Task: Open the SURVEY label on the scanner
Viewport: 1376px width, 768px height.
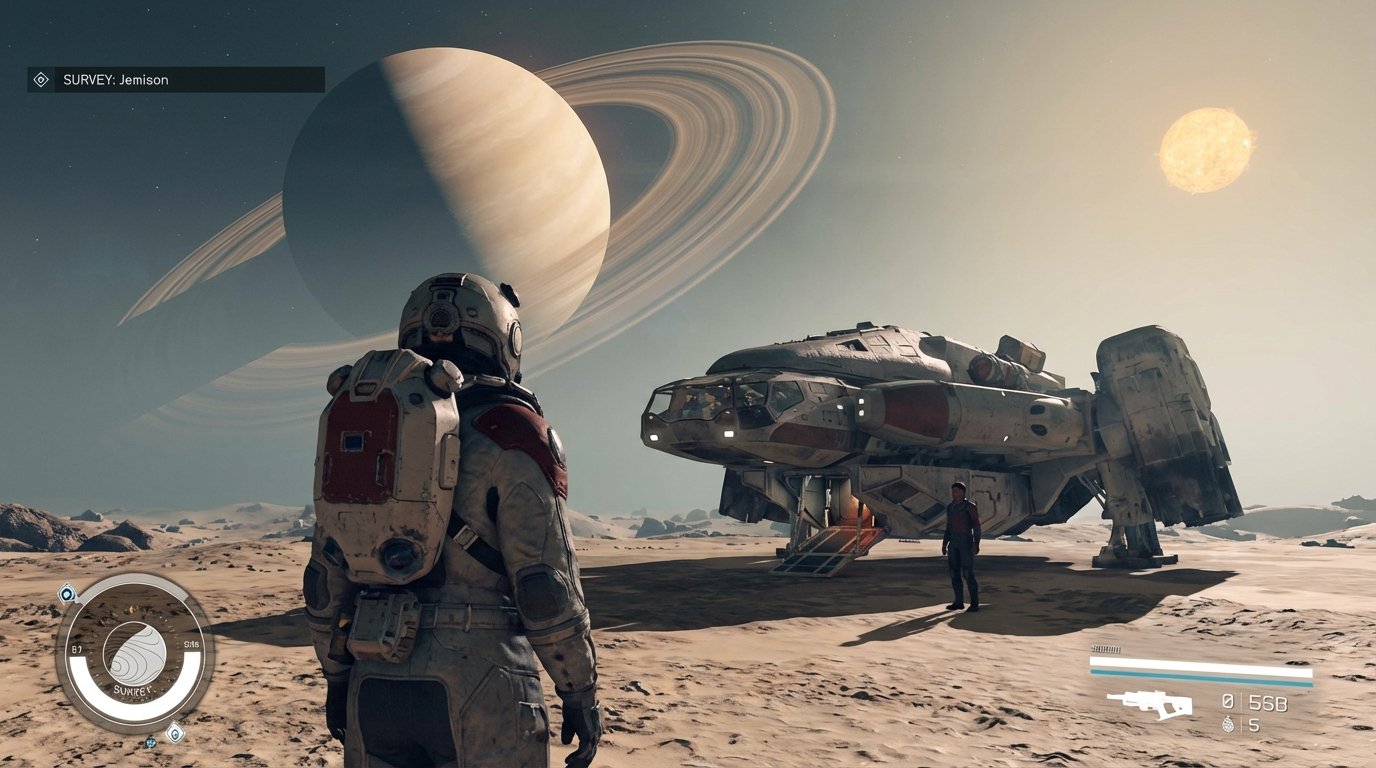Action: coord(134,690)
